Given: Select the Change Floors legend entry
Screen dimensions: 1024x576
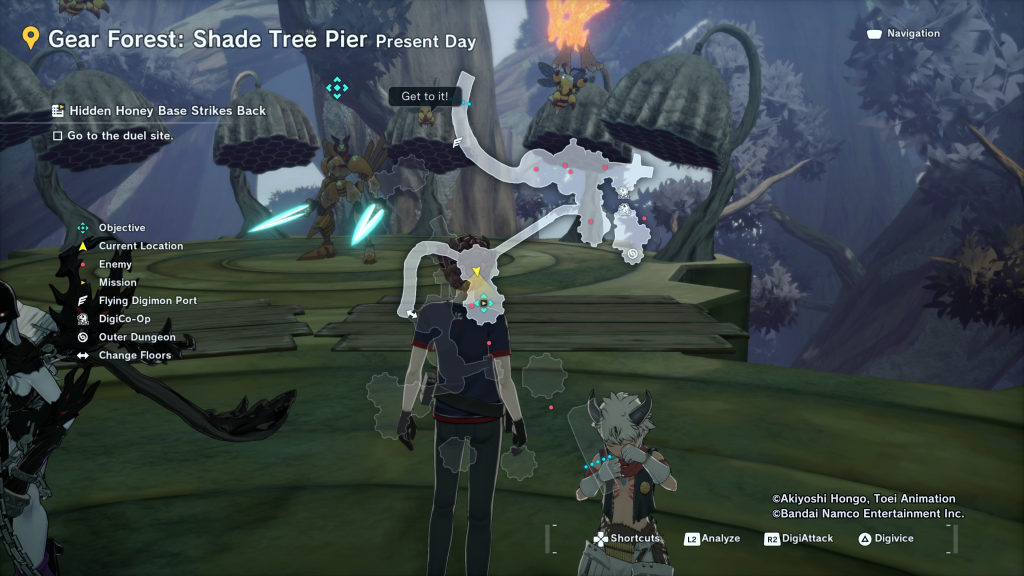Looking at the screenshot, I should (134, 355).
